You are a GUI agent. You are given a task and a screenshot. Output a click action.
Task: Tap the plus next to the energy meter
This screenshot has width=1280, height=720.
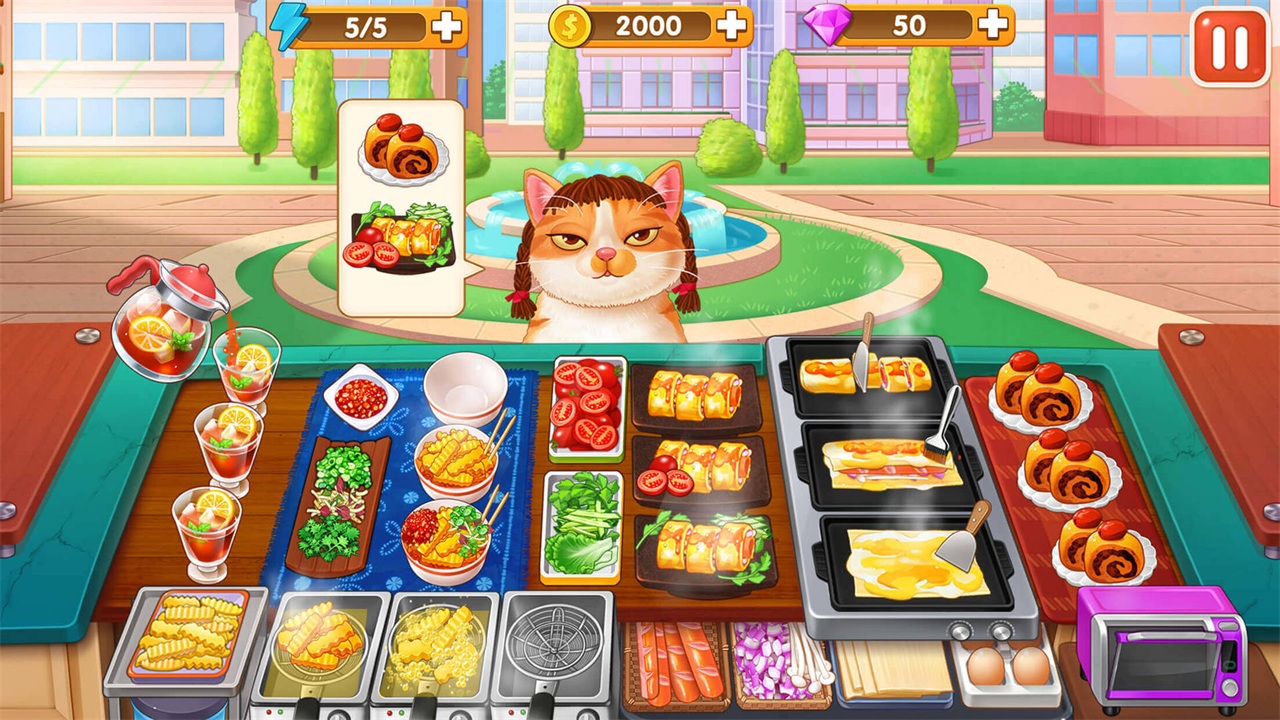tap(447, 26)
